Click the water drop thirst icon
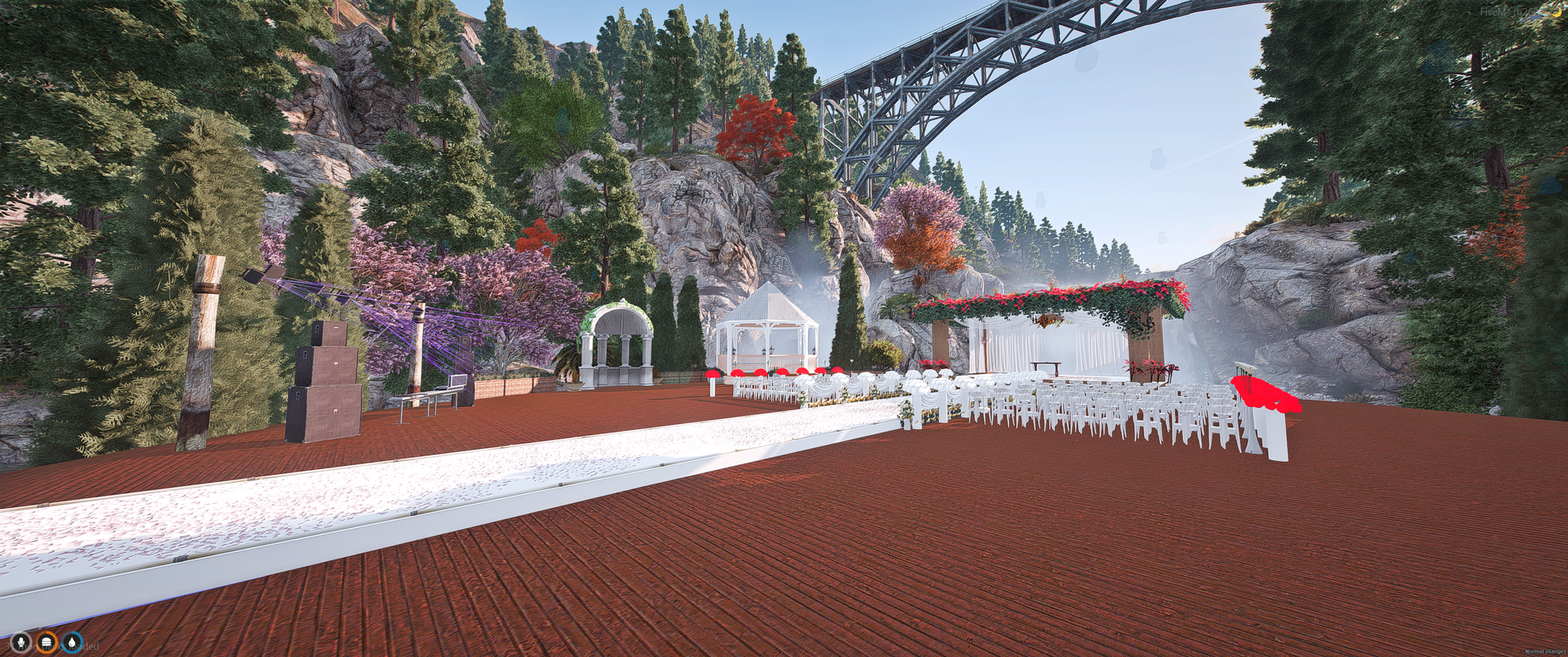The width and height of the screenshot is (1568, 657). 73,642
